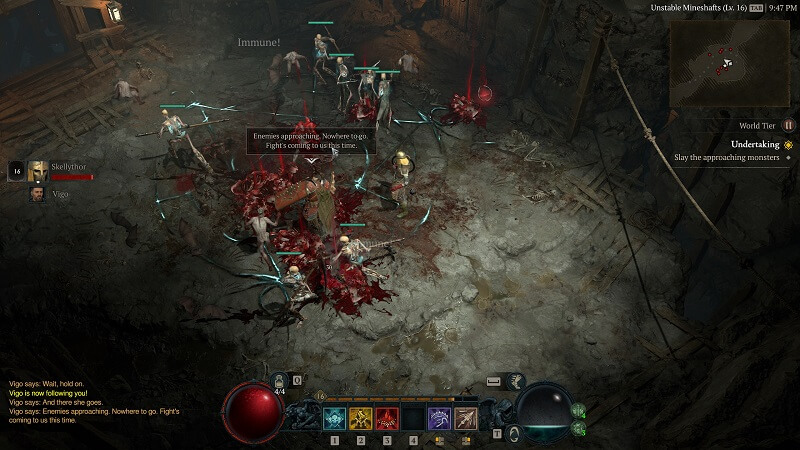Activate the golden skeleton skill in slot 2
This screenshot has width=800, height=450.
pos(361,419)
